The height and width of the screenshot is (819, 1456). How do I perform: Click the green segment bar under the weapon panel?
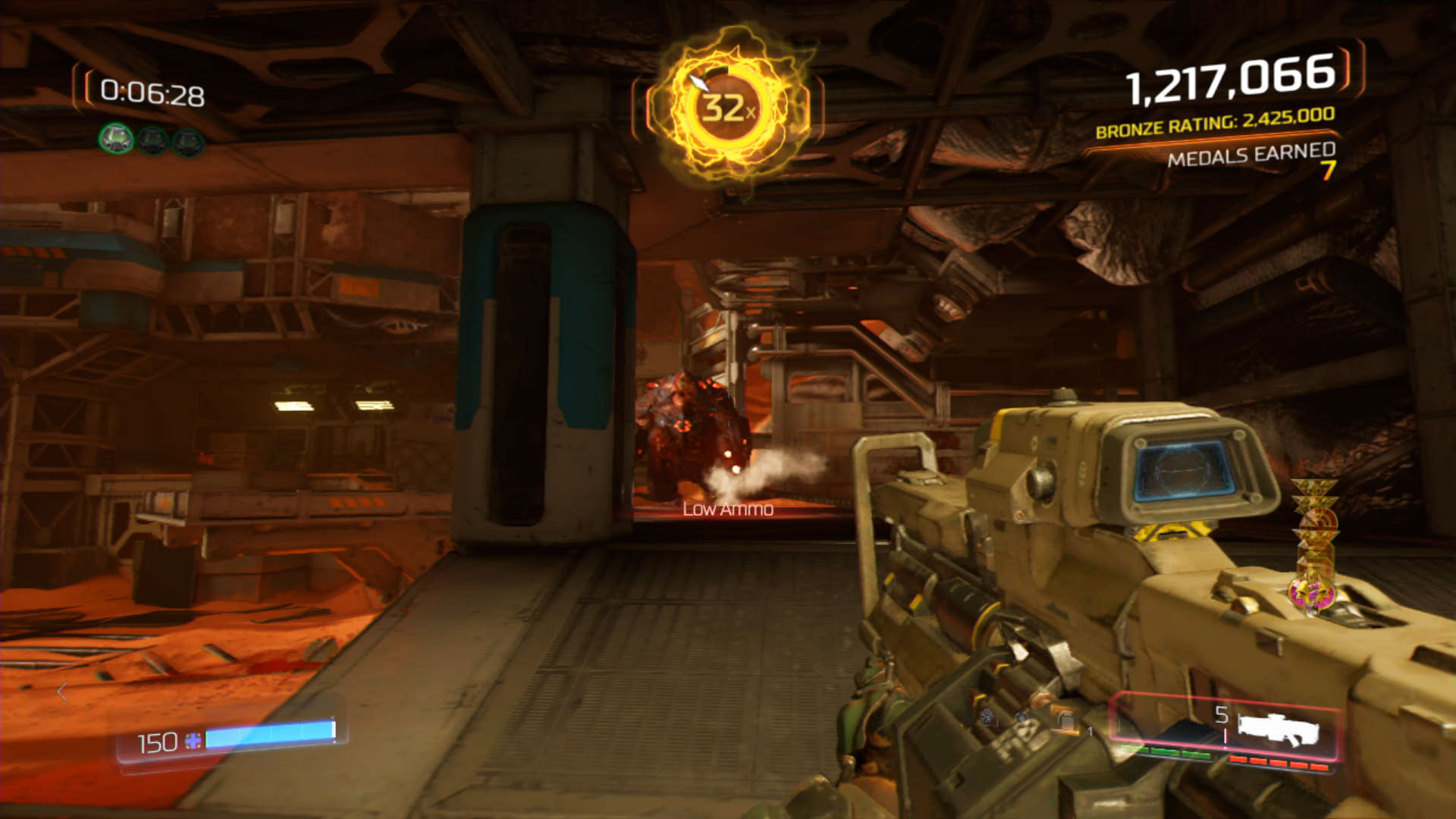pos(1168,752)
